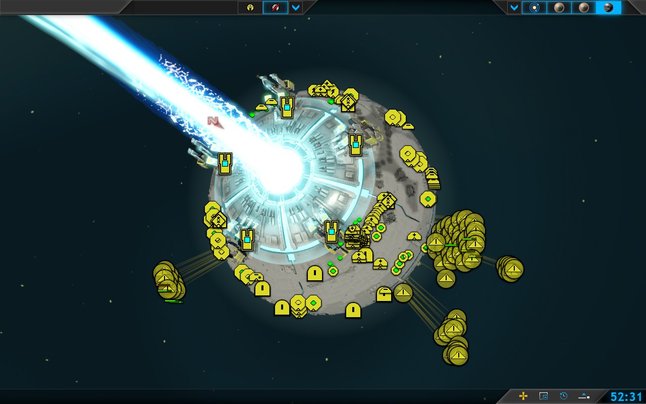Click the yellow commander icon in top bar

250,7
